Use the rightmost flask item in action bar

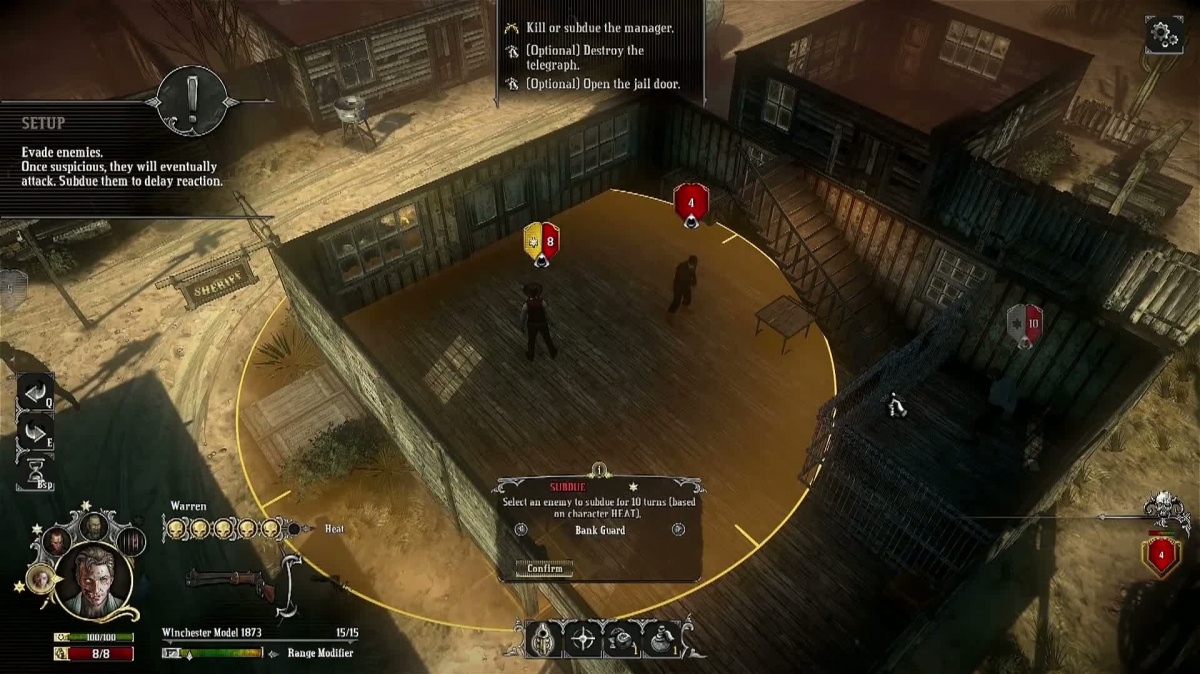click(661, 639)
